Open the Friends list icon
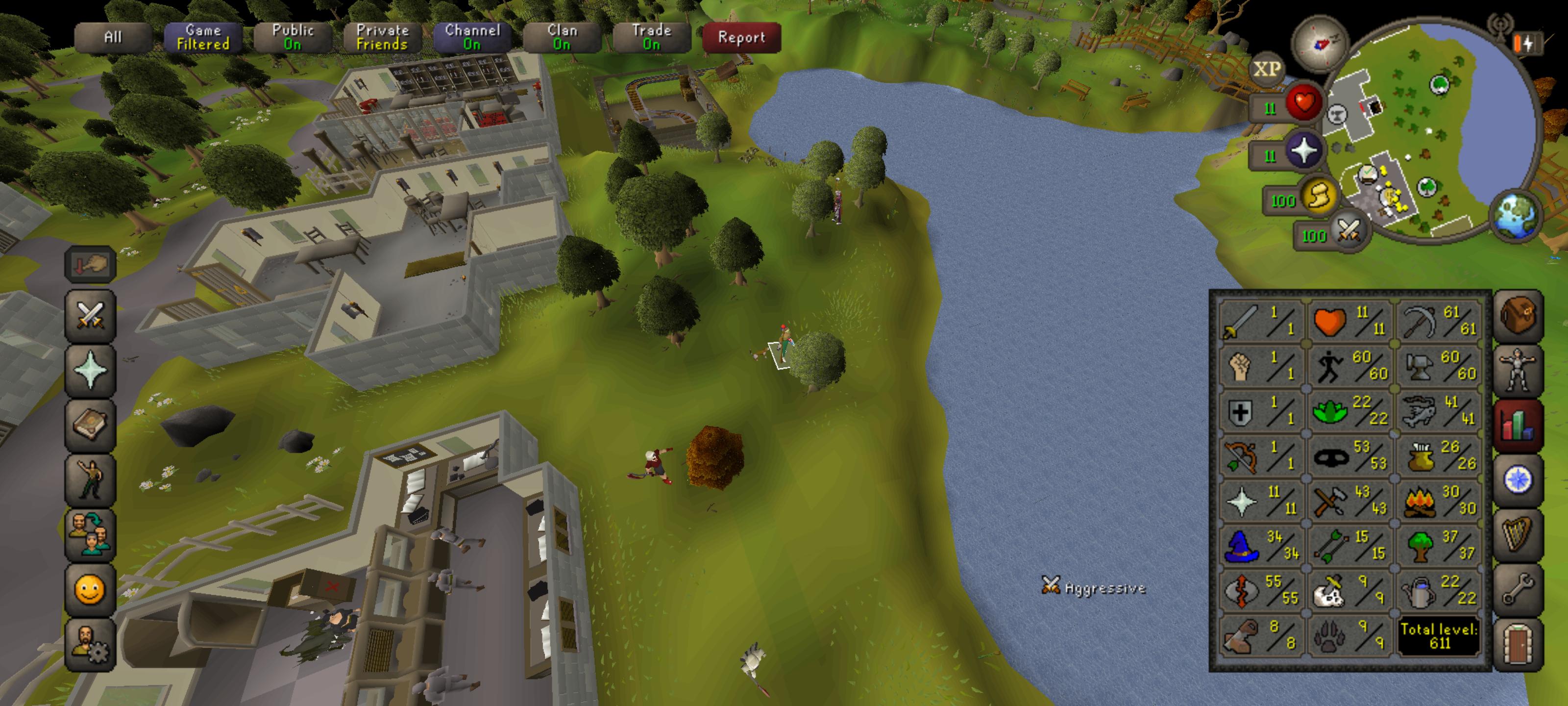 pos(90,530)
